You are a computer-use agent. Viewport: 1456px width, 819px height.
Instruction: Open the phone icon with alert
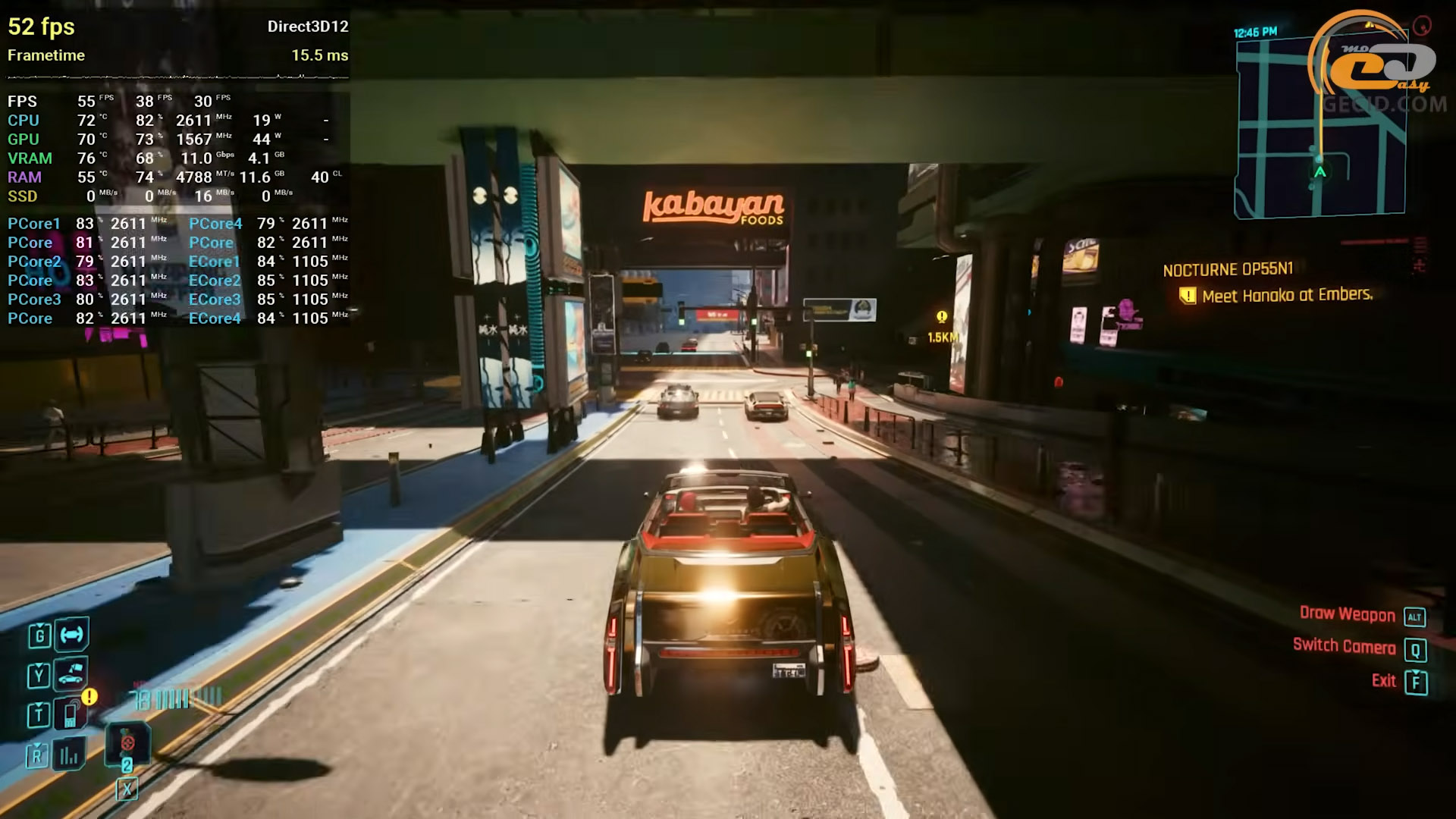71,714
